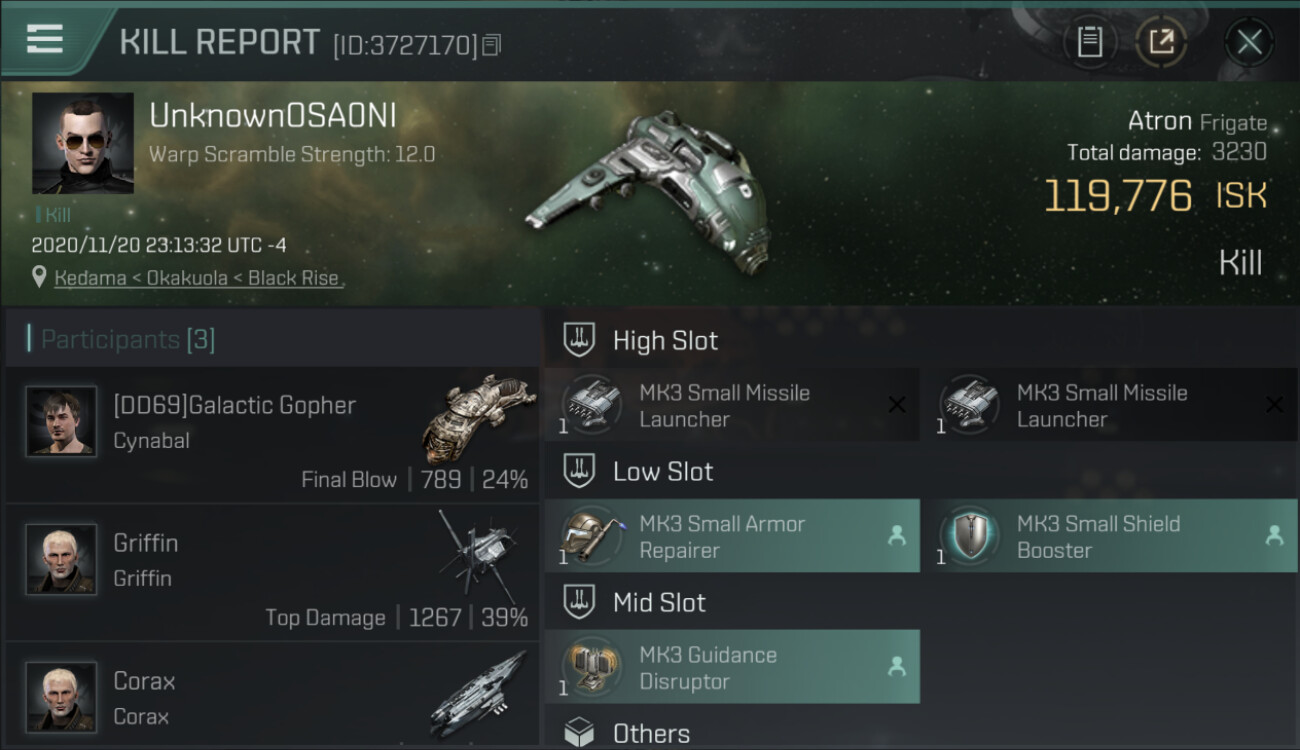
Task: View UnknownOSAONI's character portrait
Action: (x=82, y=143)
